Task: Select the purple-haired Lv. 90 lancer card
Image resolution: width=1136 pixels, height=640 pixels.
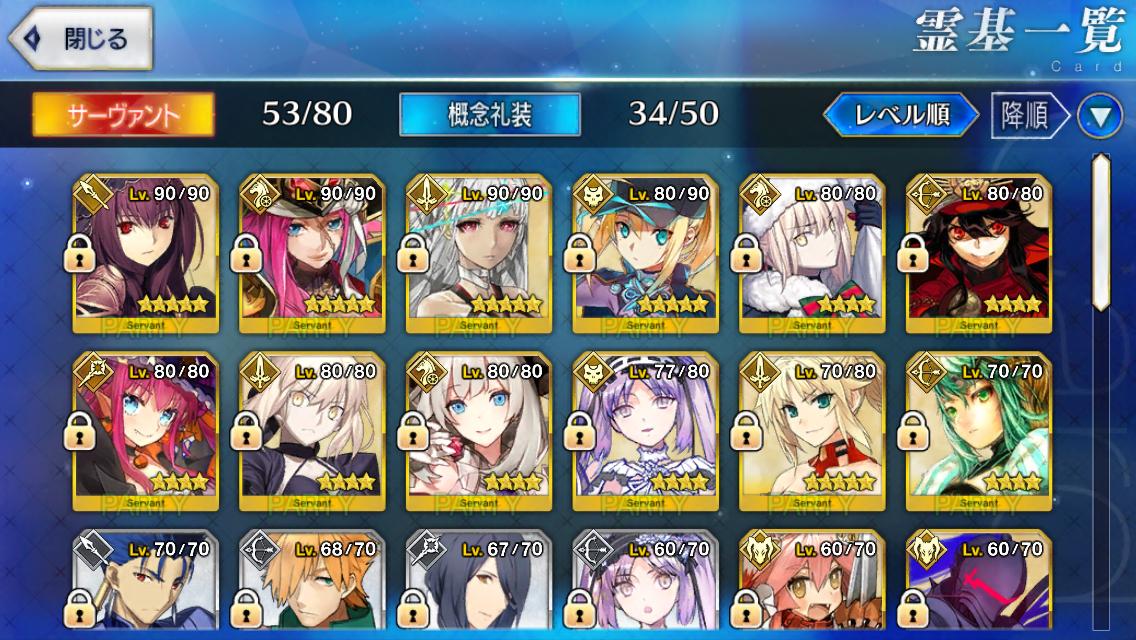Action: (x=145, y=252)
